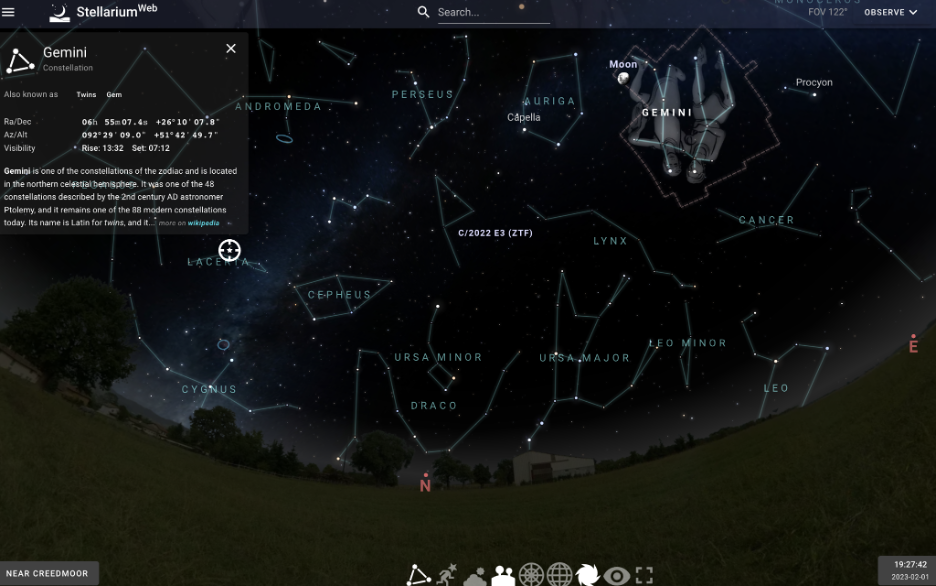Toggle constellation art figures

click(446, 574)
